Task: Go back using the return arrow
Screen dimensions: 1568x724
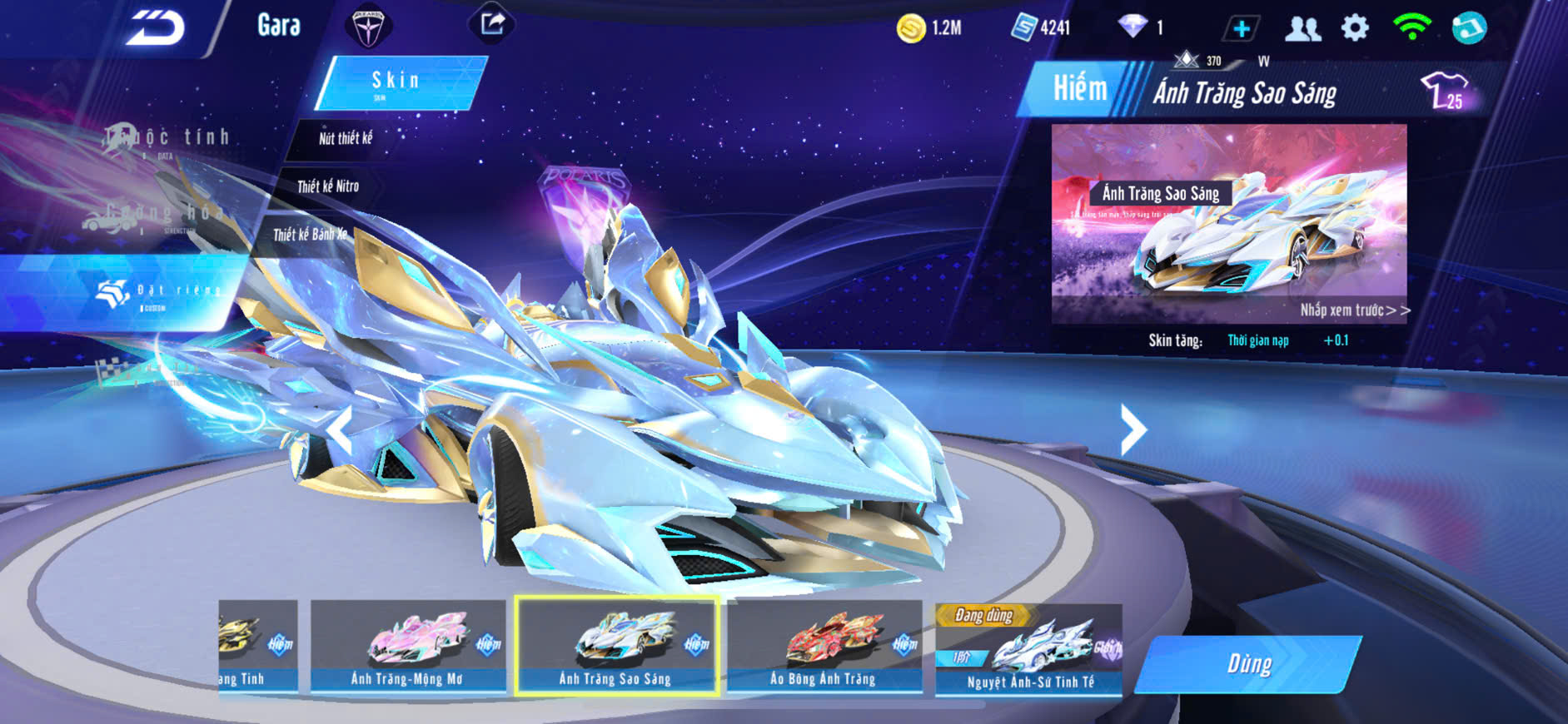Action: coord(155,29)
